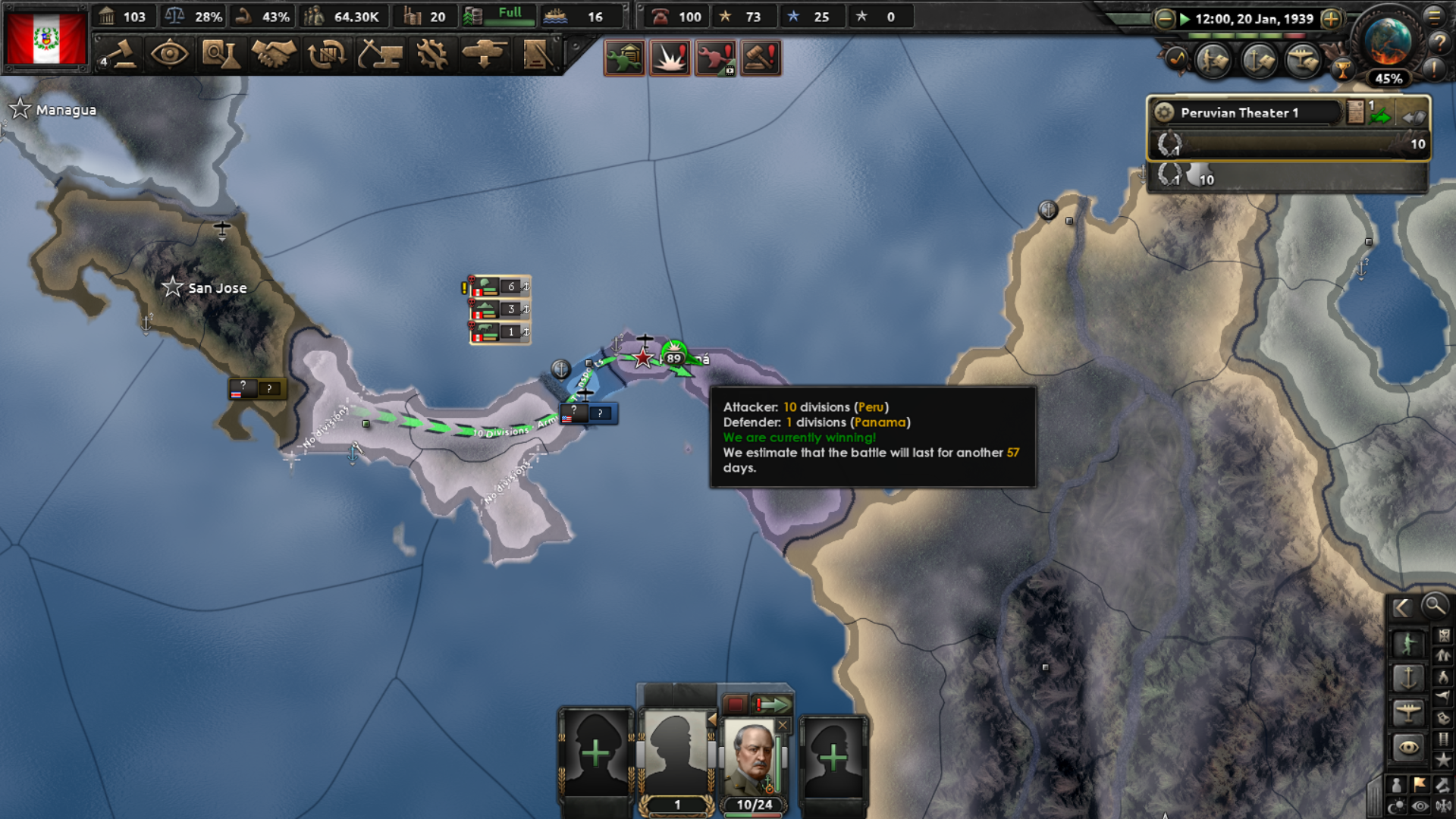The image size is (1456, 819).
Task: Select the supply map mode railroad icon
Action: tap(1443, 739)
